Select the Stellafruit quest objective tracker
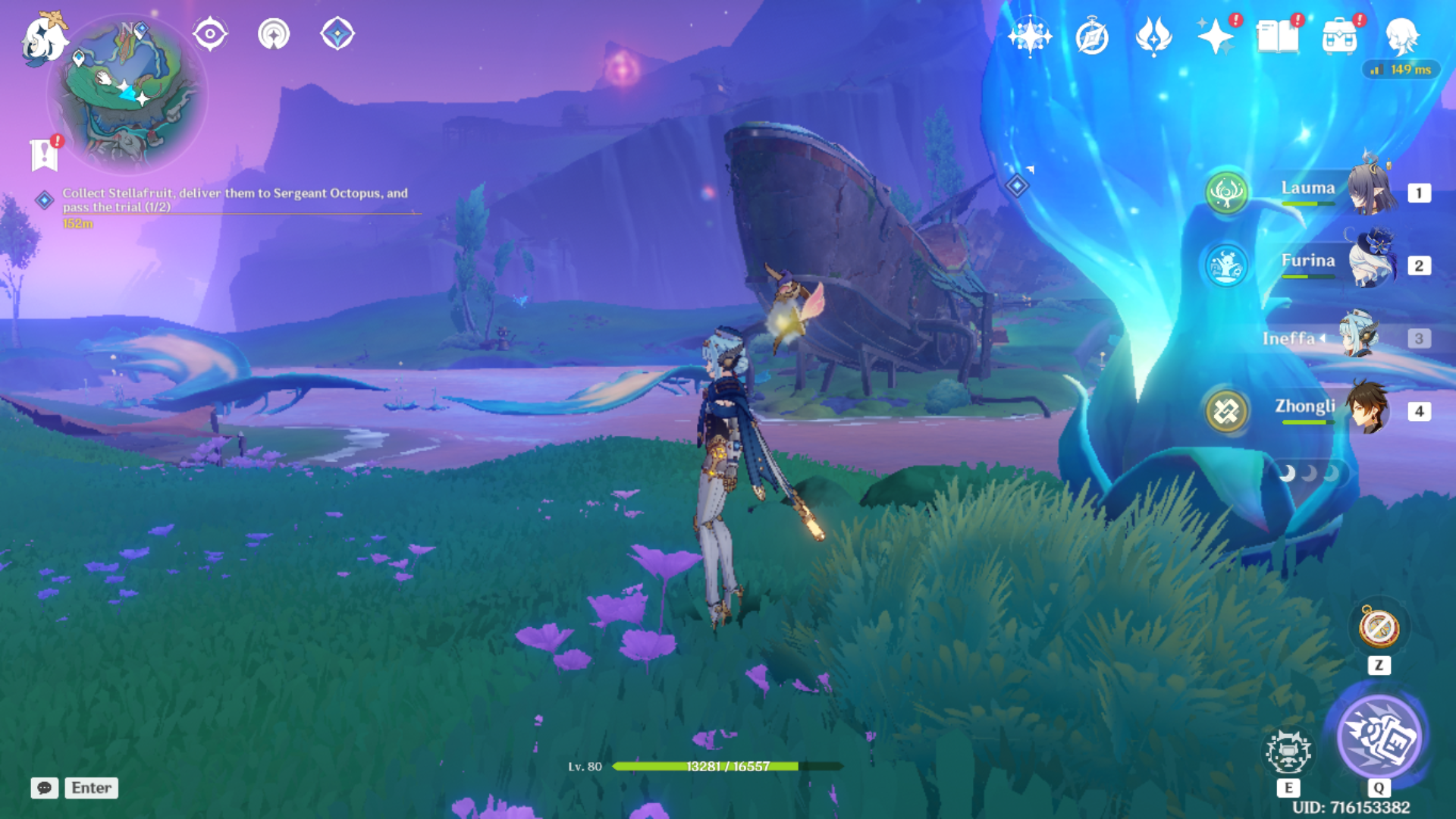Screen dimensions: 1456x819 pos(234,199)
